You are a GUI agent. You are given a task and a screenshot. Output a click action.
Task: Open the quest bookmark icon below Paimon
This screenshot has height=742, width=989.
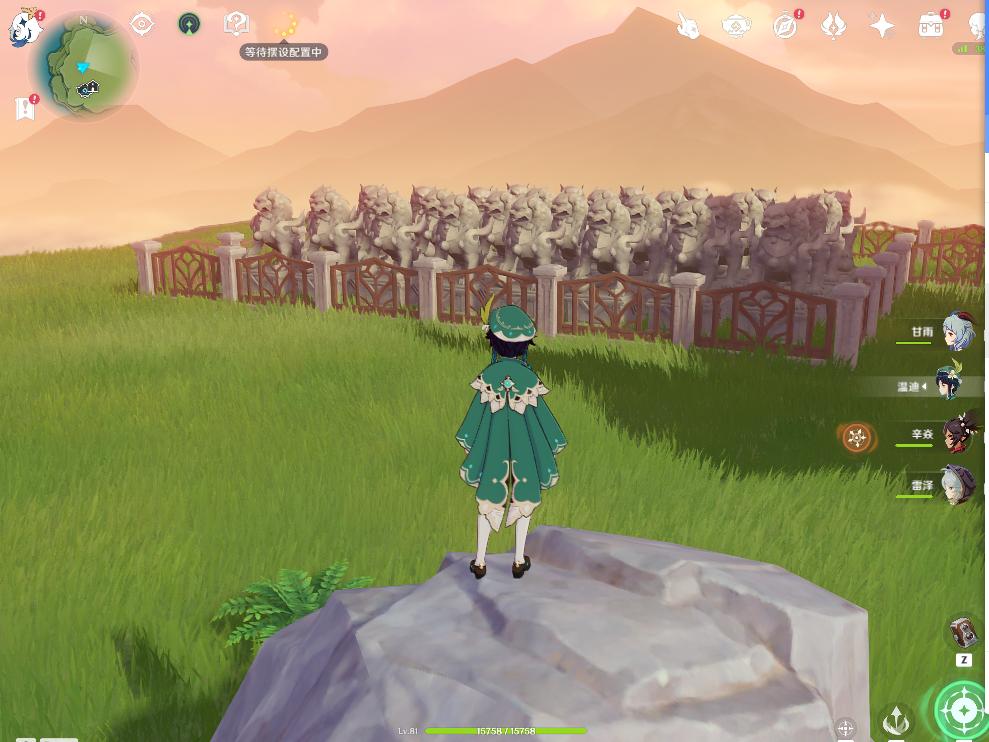pyautogui.click(x=26, y=108)
